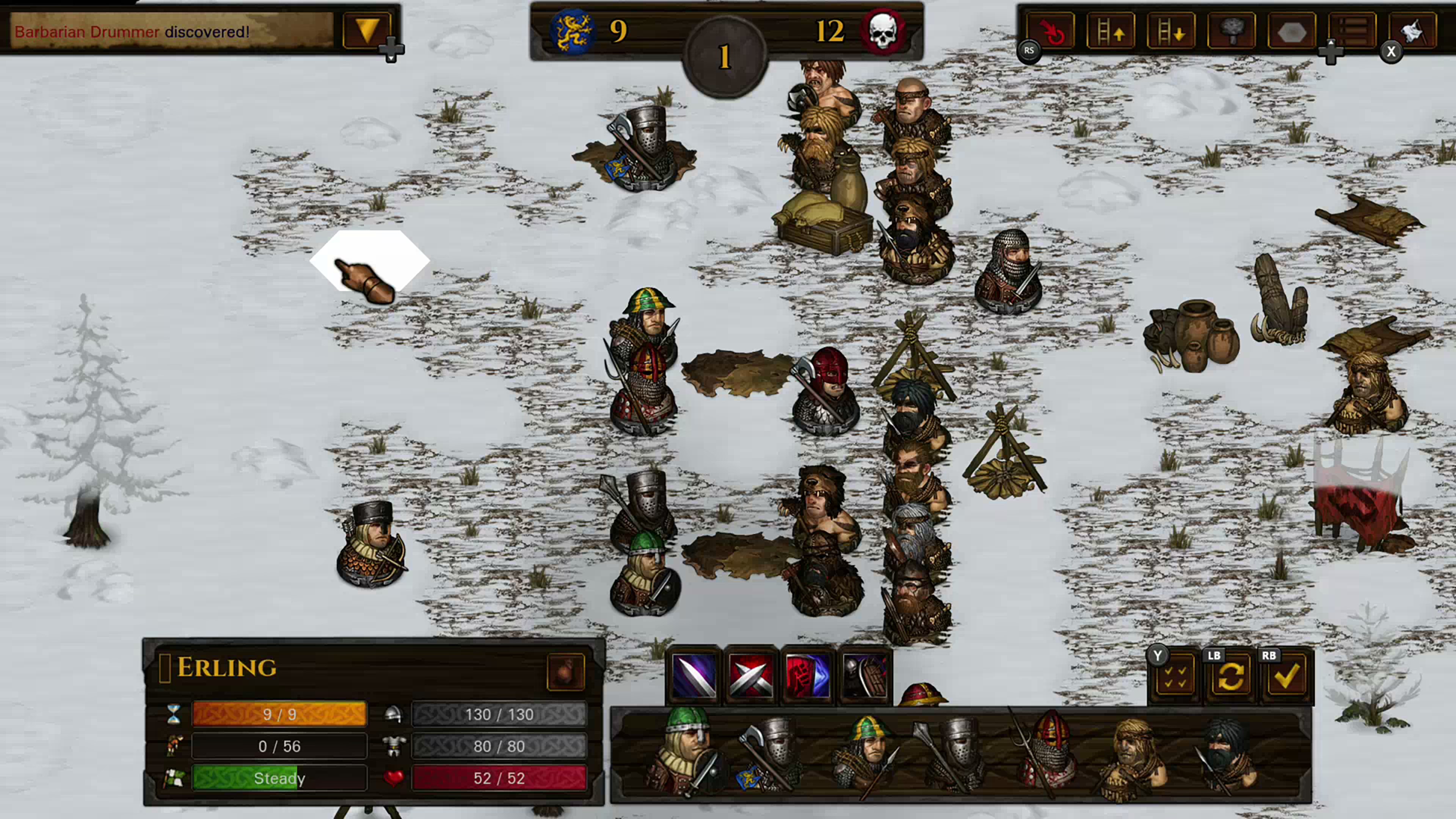Viewport: 1456px width, 819px height.
Task: Select the Puncture dagger skill icon
Action: [694, 676]
